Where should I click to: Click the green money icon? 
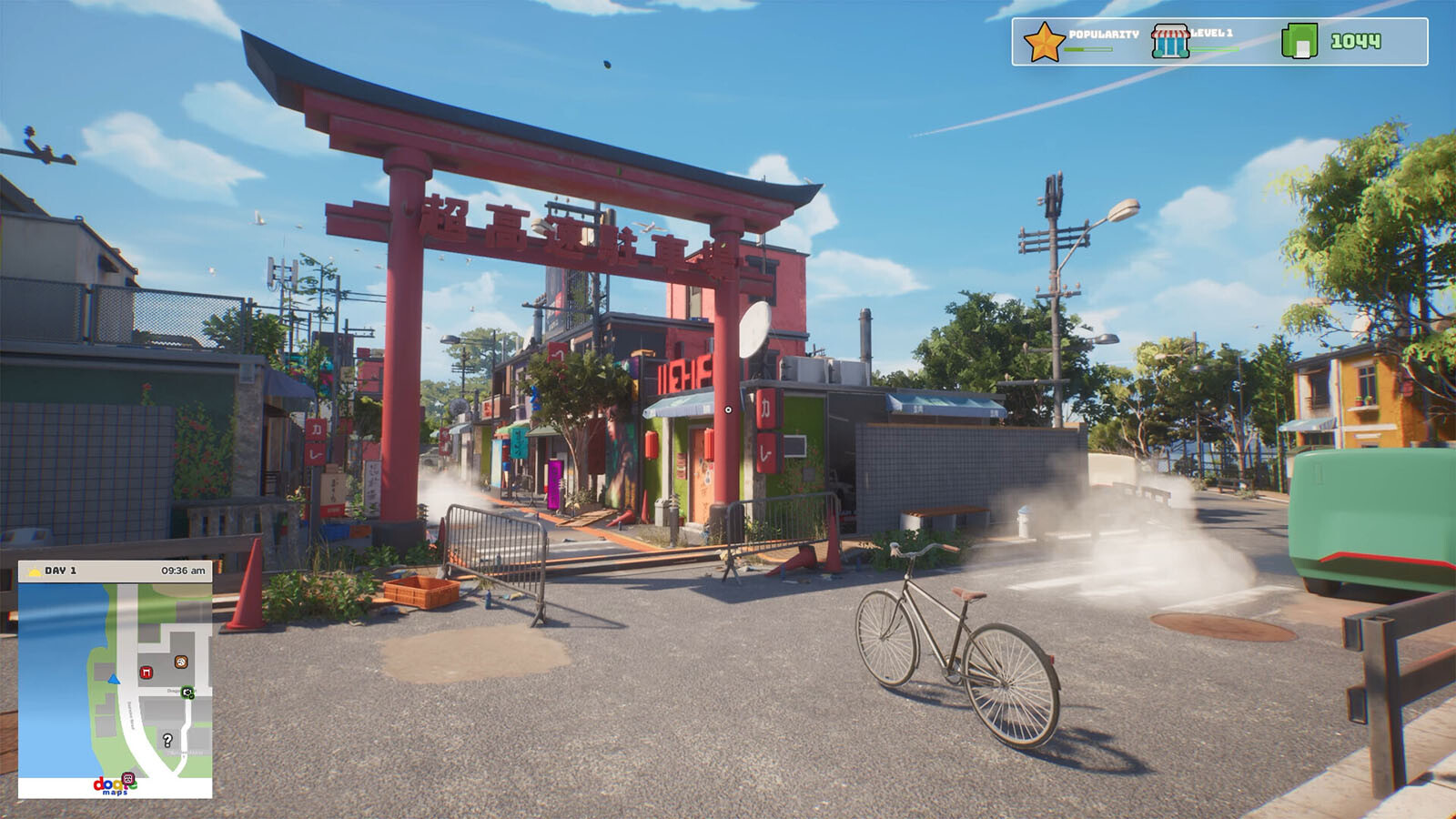(1299, 42)
